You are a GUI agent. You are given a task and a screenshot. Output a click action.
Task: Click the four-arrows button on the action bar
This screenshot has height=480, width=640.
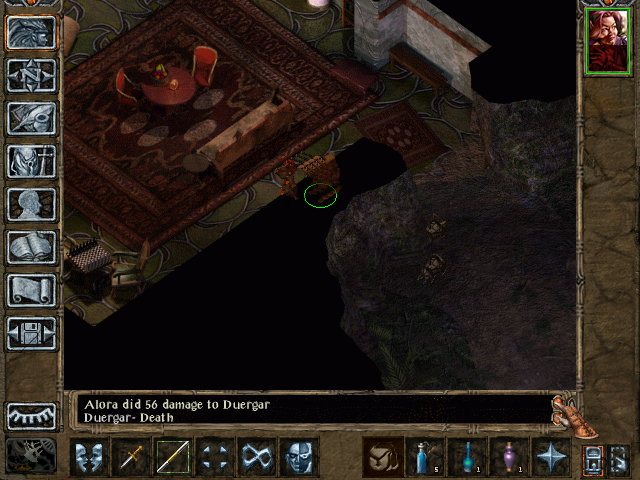click(215, 457)
